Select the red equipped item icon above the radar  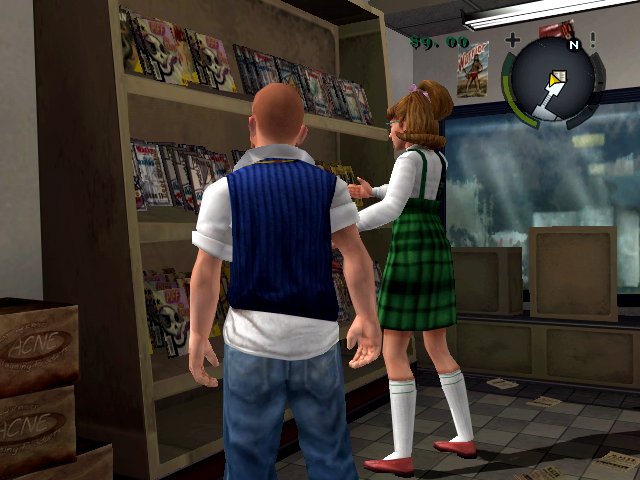[x=556, y=29]
